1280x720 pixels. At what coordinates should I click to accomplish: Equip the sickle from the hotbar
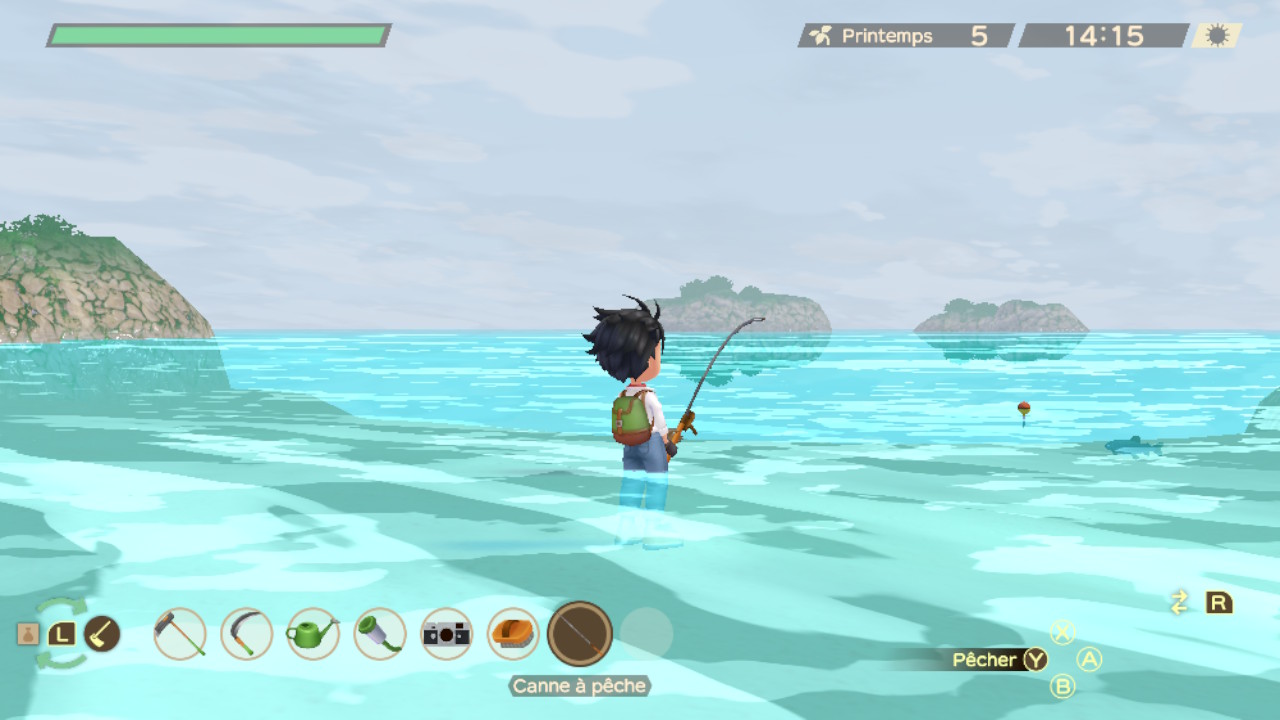[246, 633]
